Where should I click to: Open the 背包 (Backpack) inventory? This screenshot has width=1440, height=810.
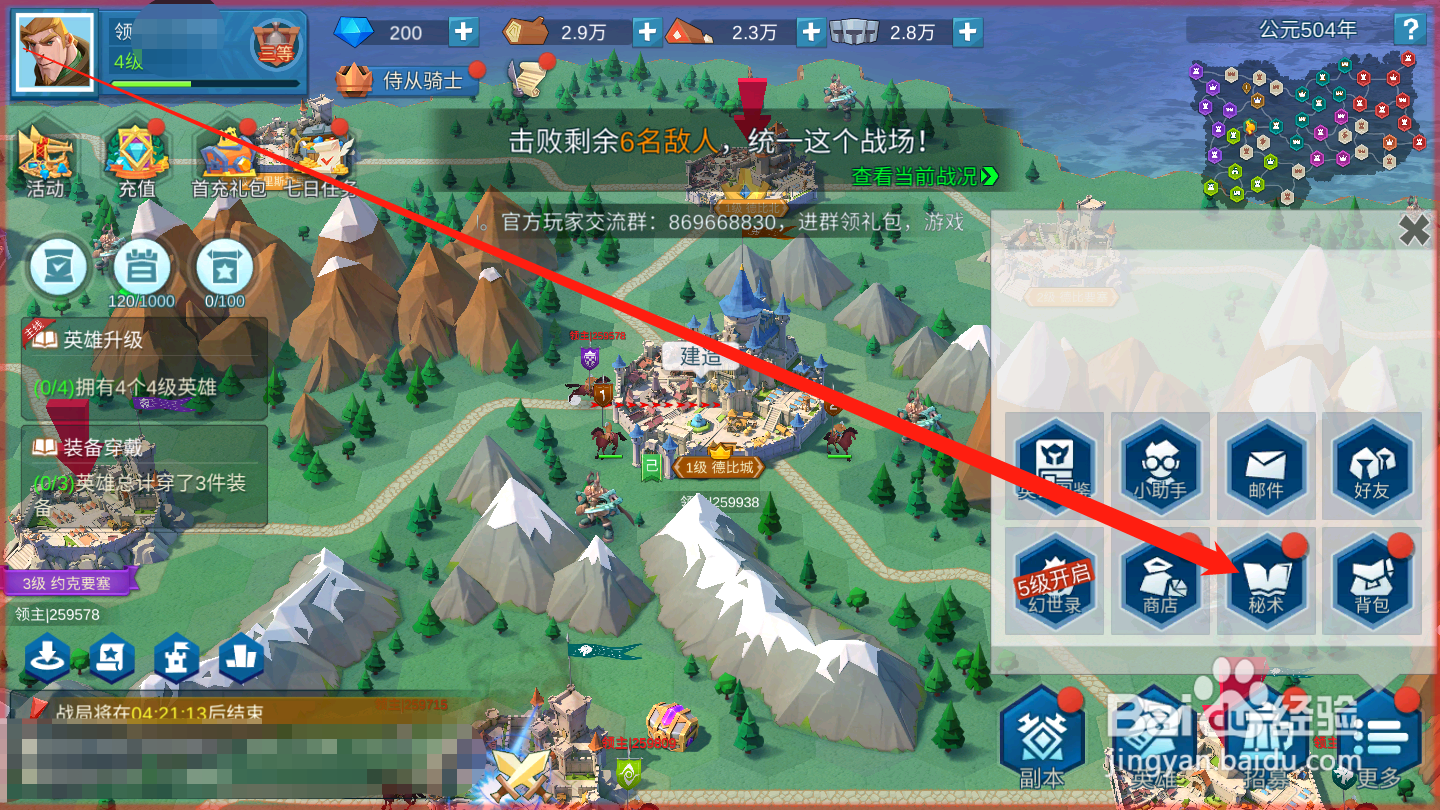tap(1371, 580)
